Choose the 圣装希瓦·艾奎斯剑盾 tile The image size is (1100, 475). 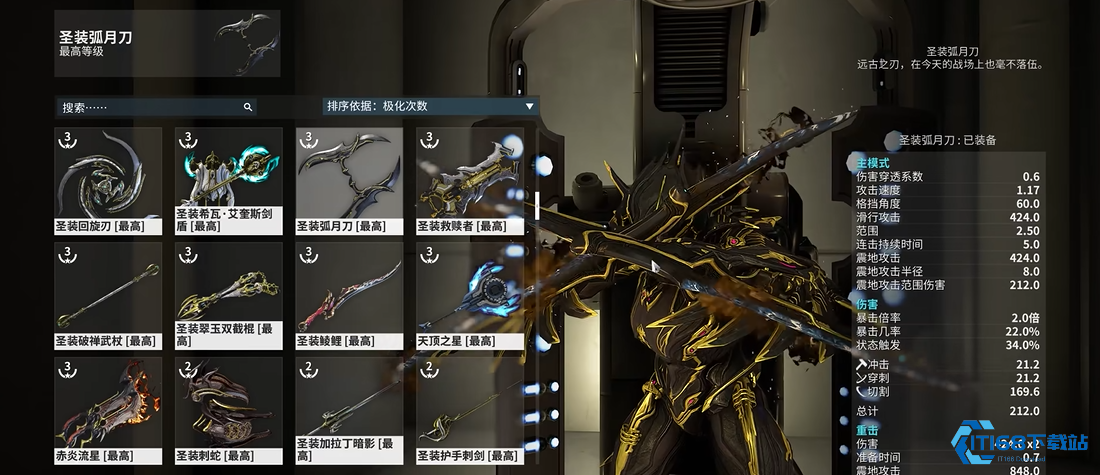coord(229,179)
